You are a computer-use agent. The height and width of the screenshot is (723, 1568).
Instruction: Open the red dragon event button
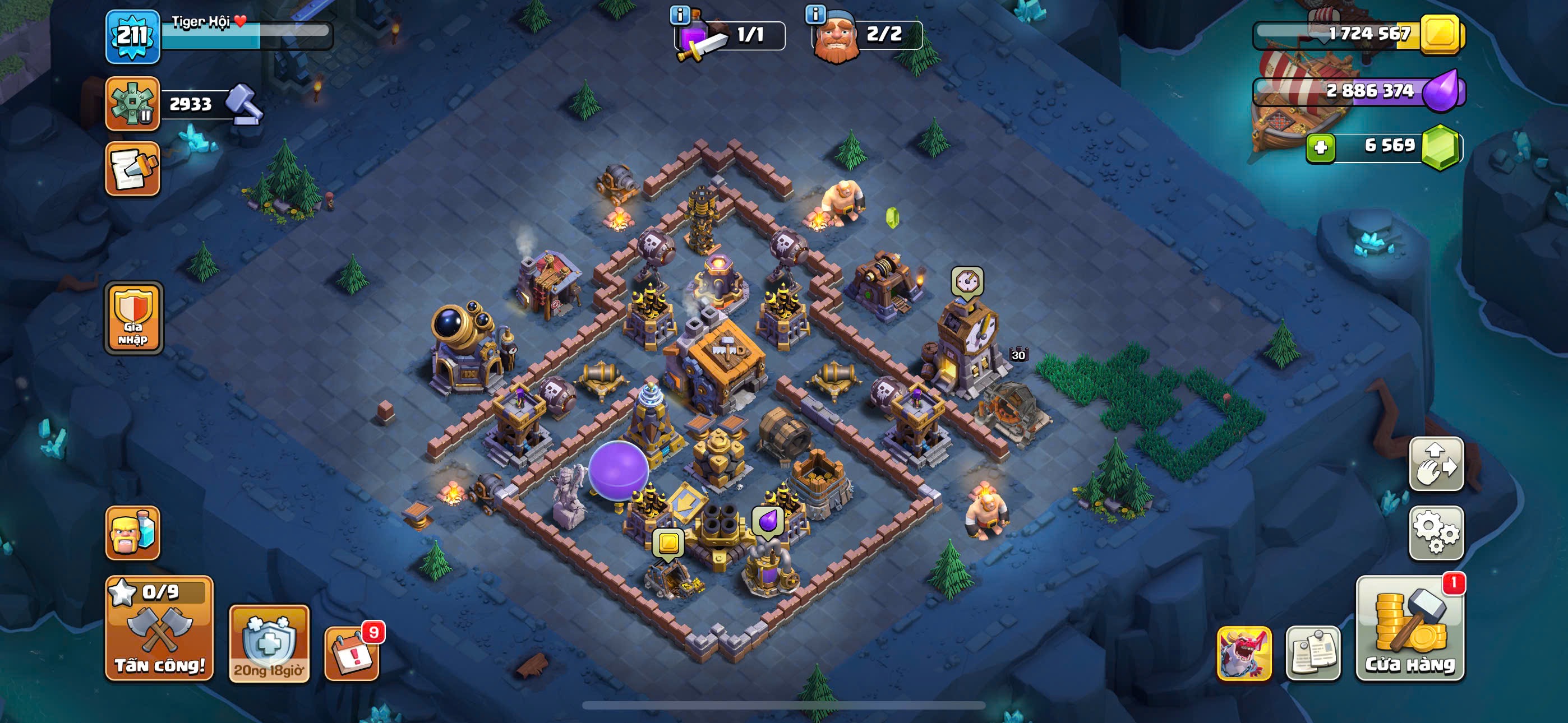[x=1243, y=652]
